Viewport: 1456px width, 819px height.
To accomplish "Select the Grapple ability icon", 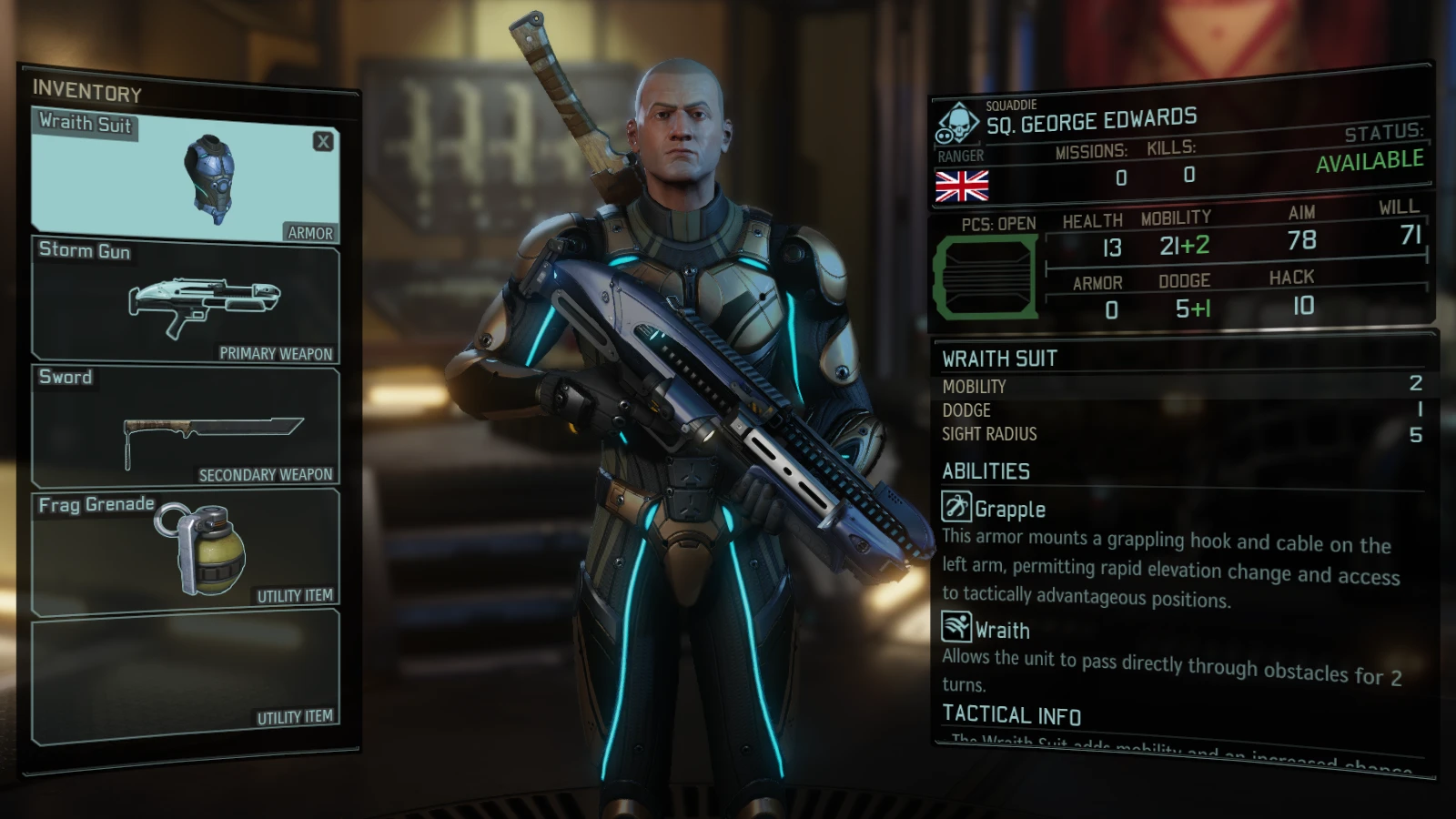I will (x=957, y=507).
